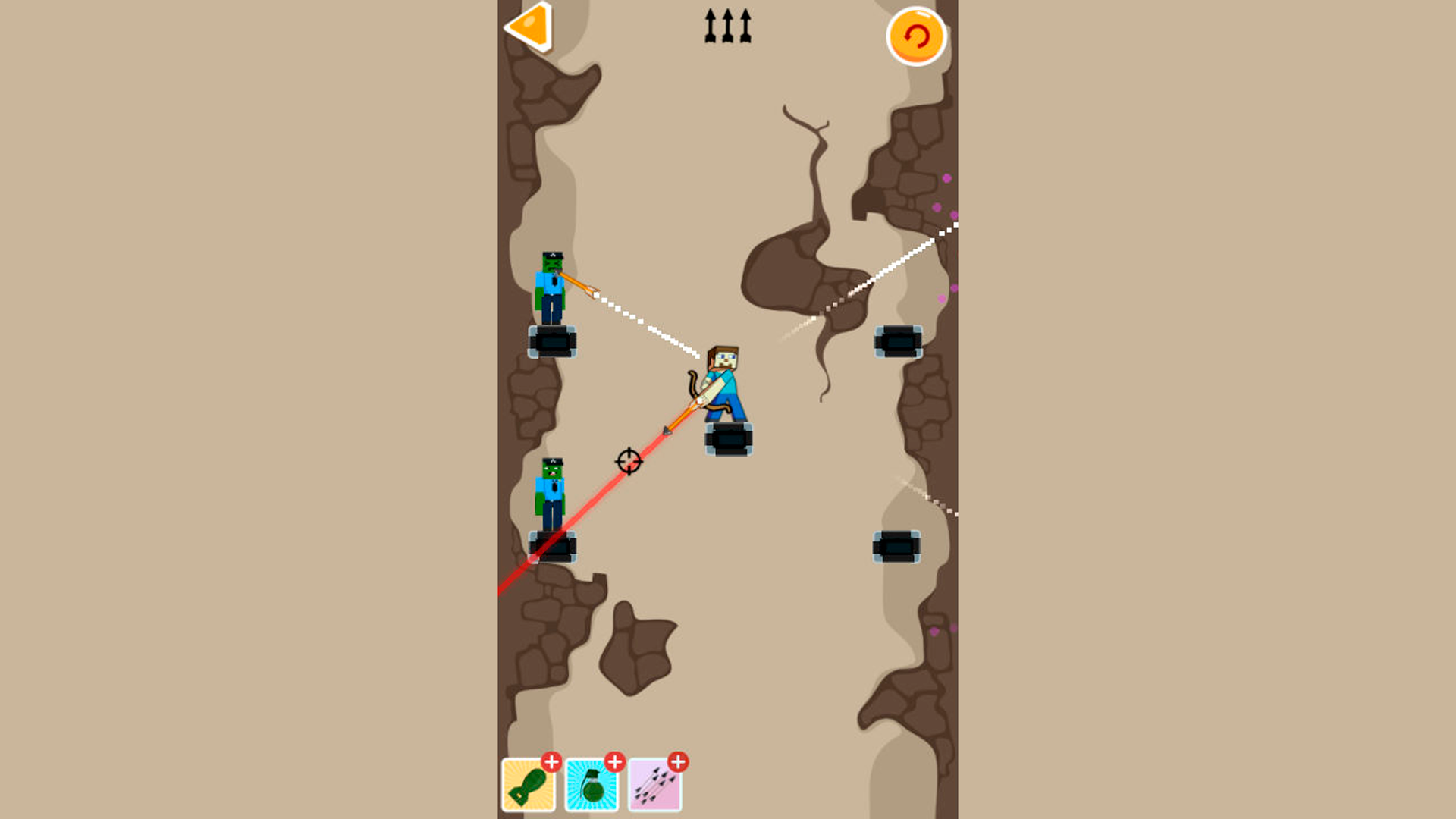This screenshot has height=819, width=1456.
Task: Select the grenade power-up icon
Action: [593, 786]
